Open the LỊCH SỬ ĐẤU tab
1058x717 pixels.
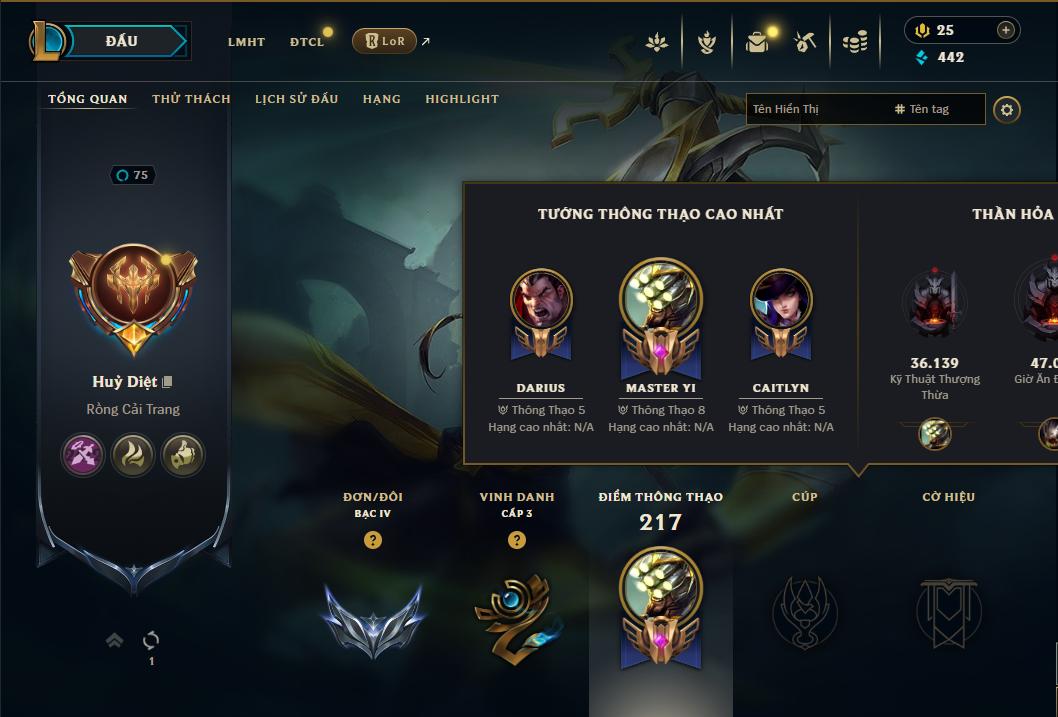(296, 99)
